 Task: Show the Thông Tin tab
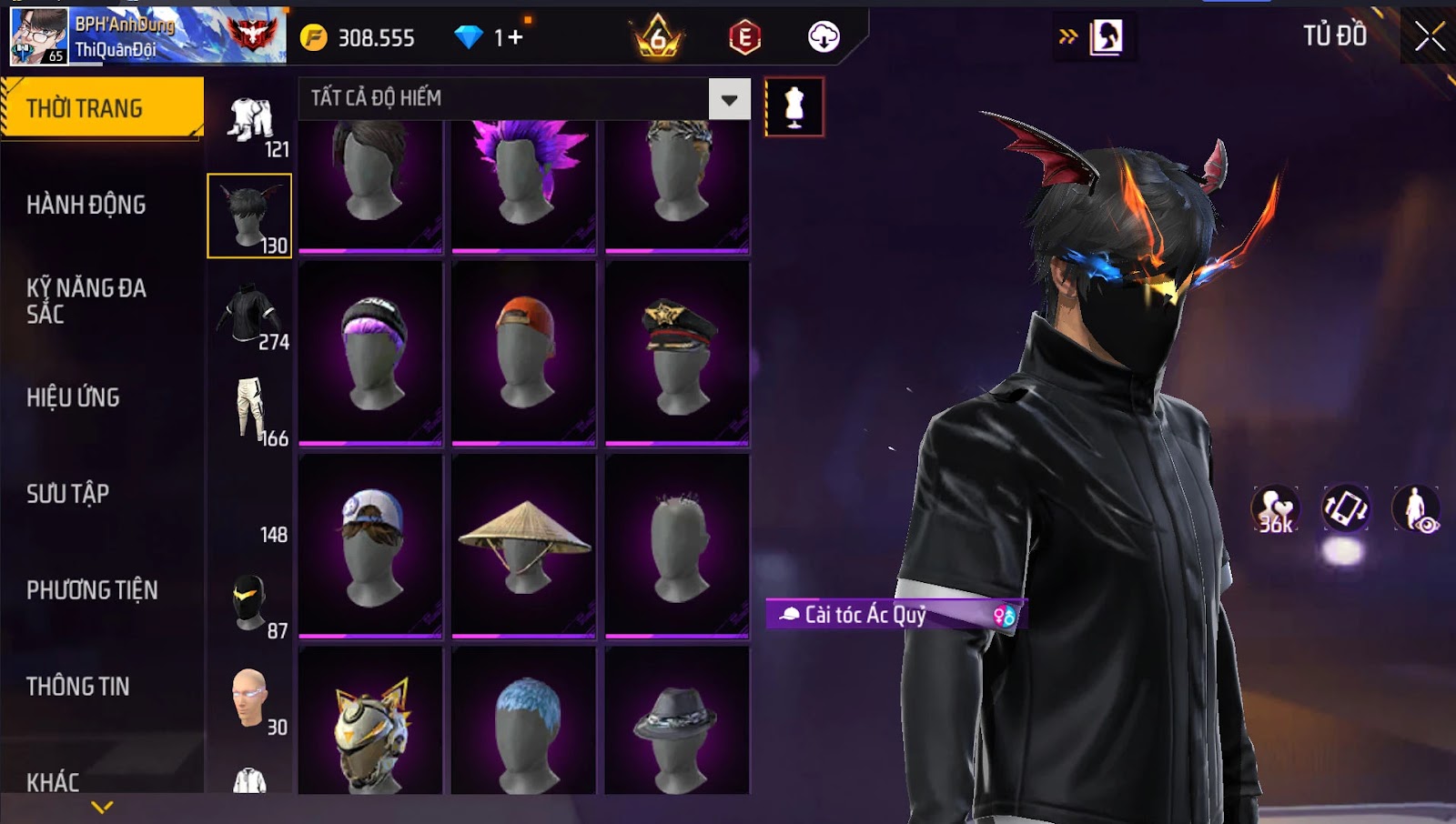tap(78, 687)
